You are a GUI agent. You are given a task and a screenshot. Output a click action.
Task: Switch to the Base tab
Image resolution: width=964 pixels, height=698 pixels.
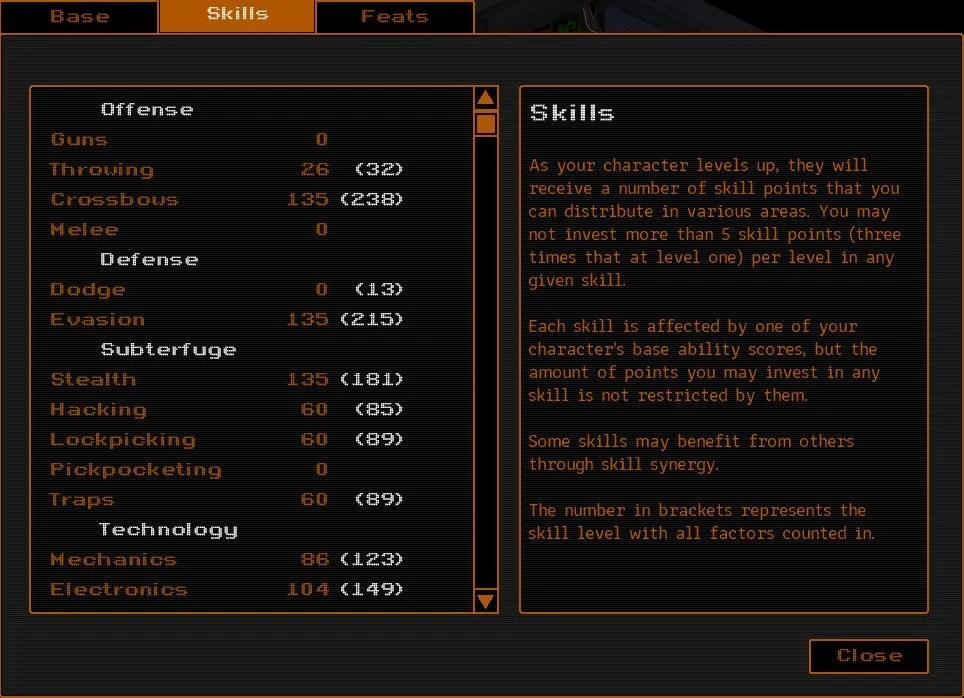tap(79, 17)
